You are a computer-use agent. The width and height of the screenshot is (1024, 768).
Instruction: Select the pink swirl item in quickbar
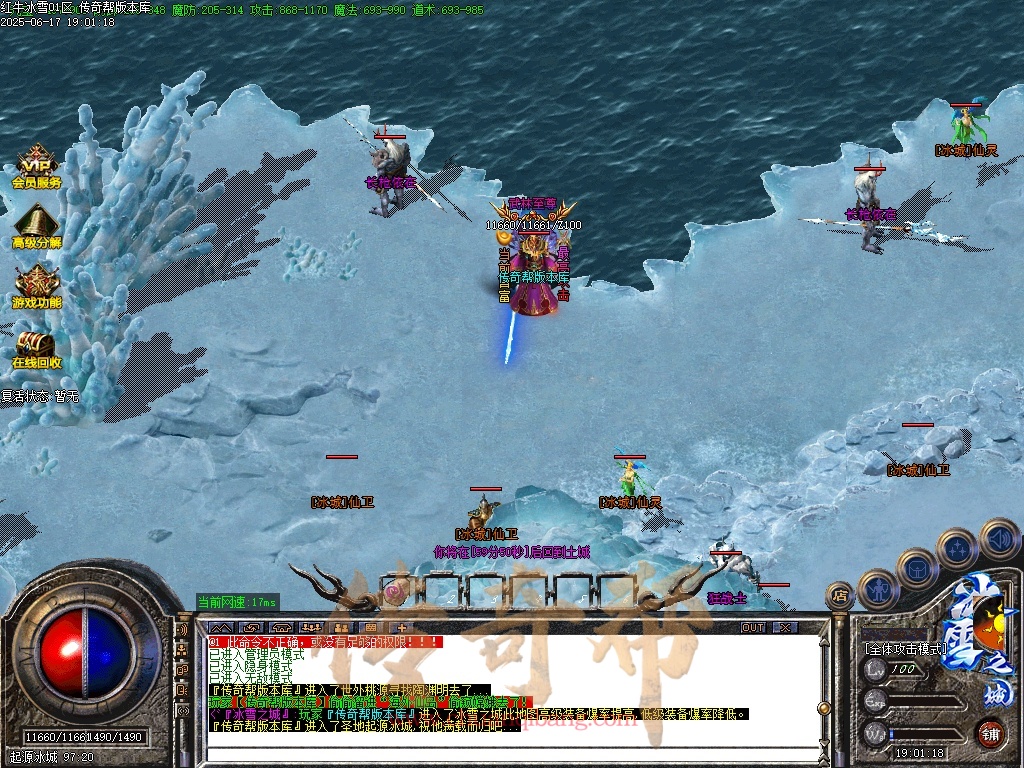click(396, 592)
